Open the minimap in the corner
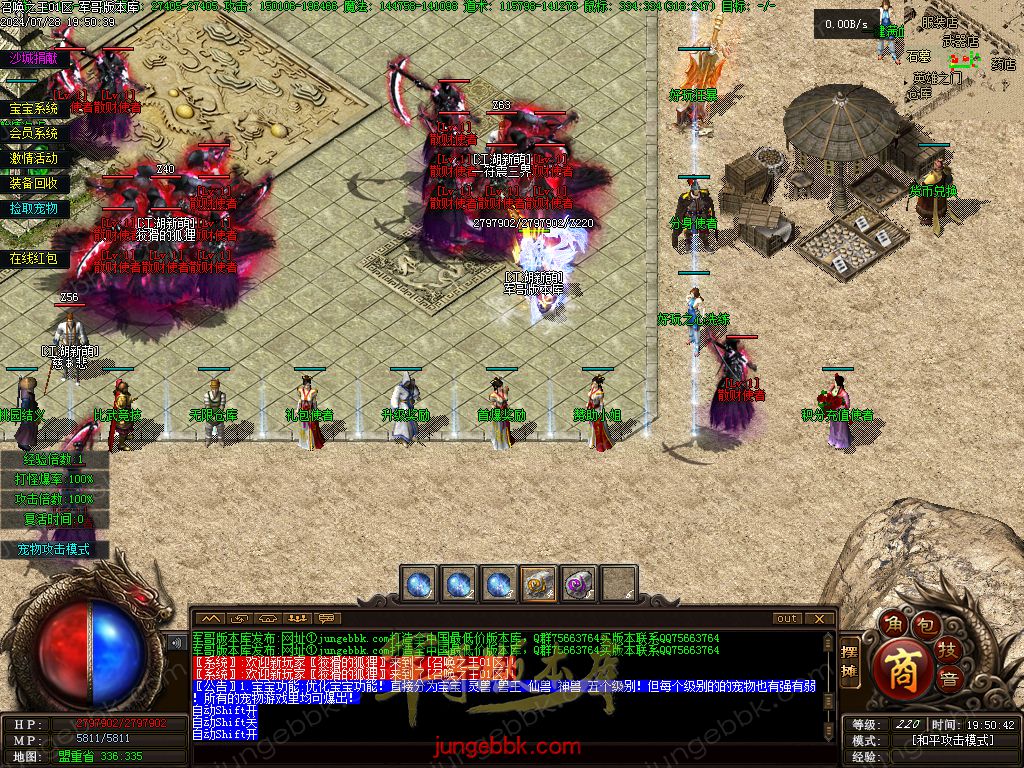This screenshot has height=768, width=1024. click(x=962, y=50)
